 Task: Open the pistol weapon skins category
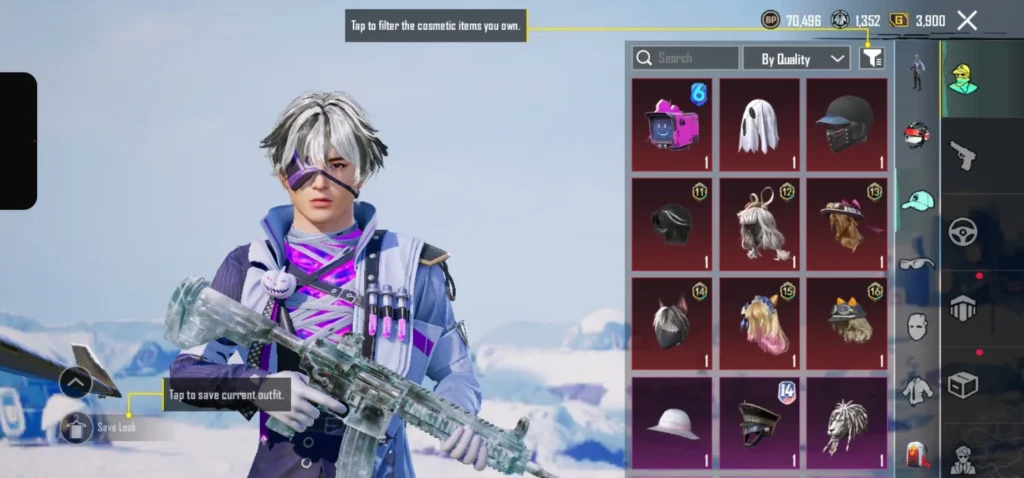(962, 154)
